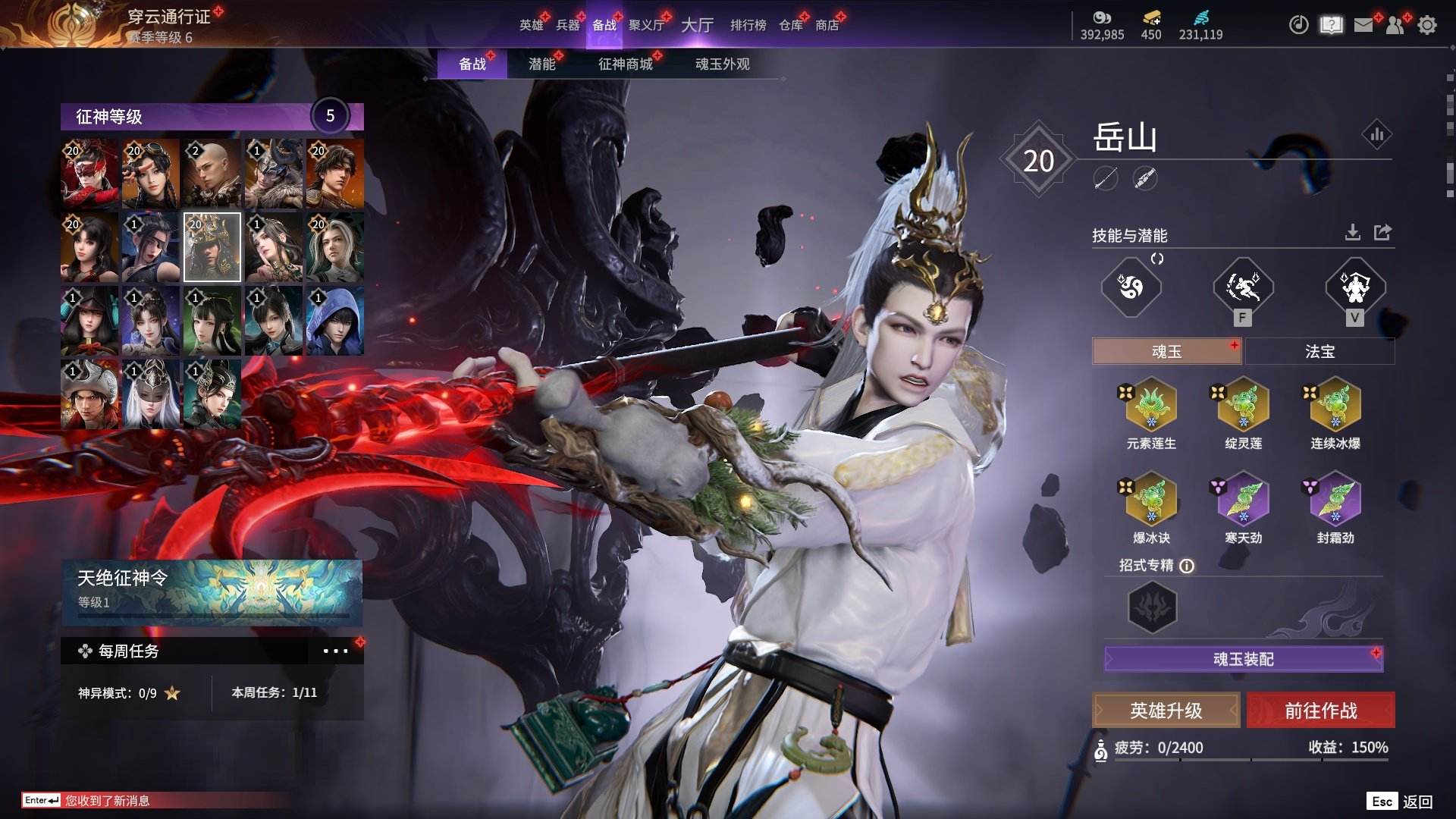Return to the 大厅 lobby

697,25
